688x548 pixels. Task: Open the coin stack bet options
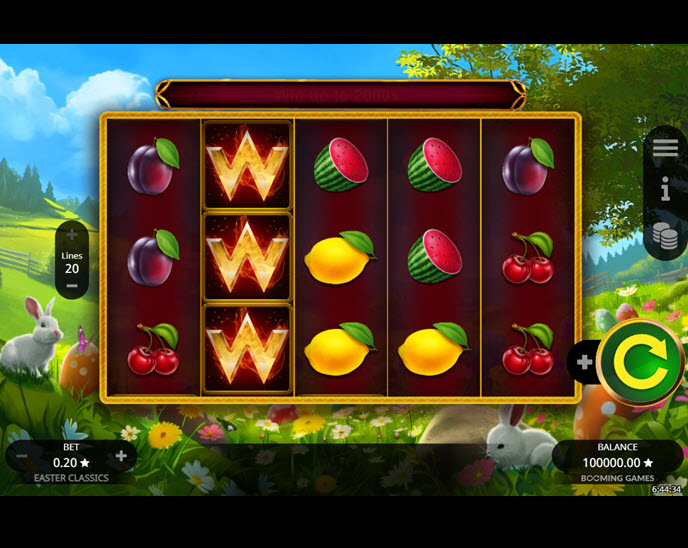click(x=665, y=236)
